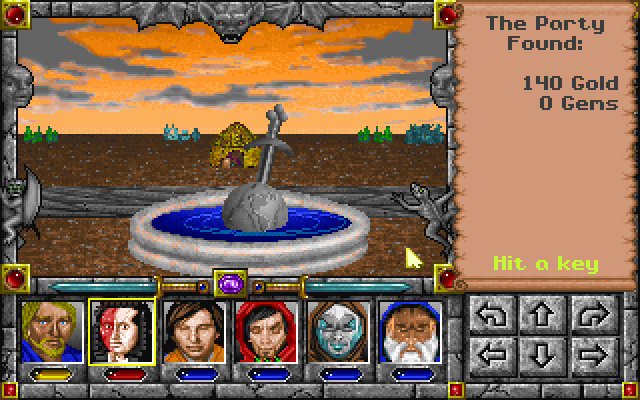Choose the red face-painted character portrait
Screen dimensions: 640x400
(x=121, y=331)
